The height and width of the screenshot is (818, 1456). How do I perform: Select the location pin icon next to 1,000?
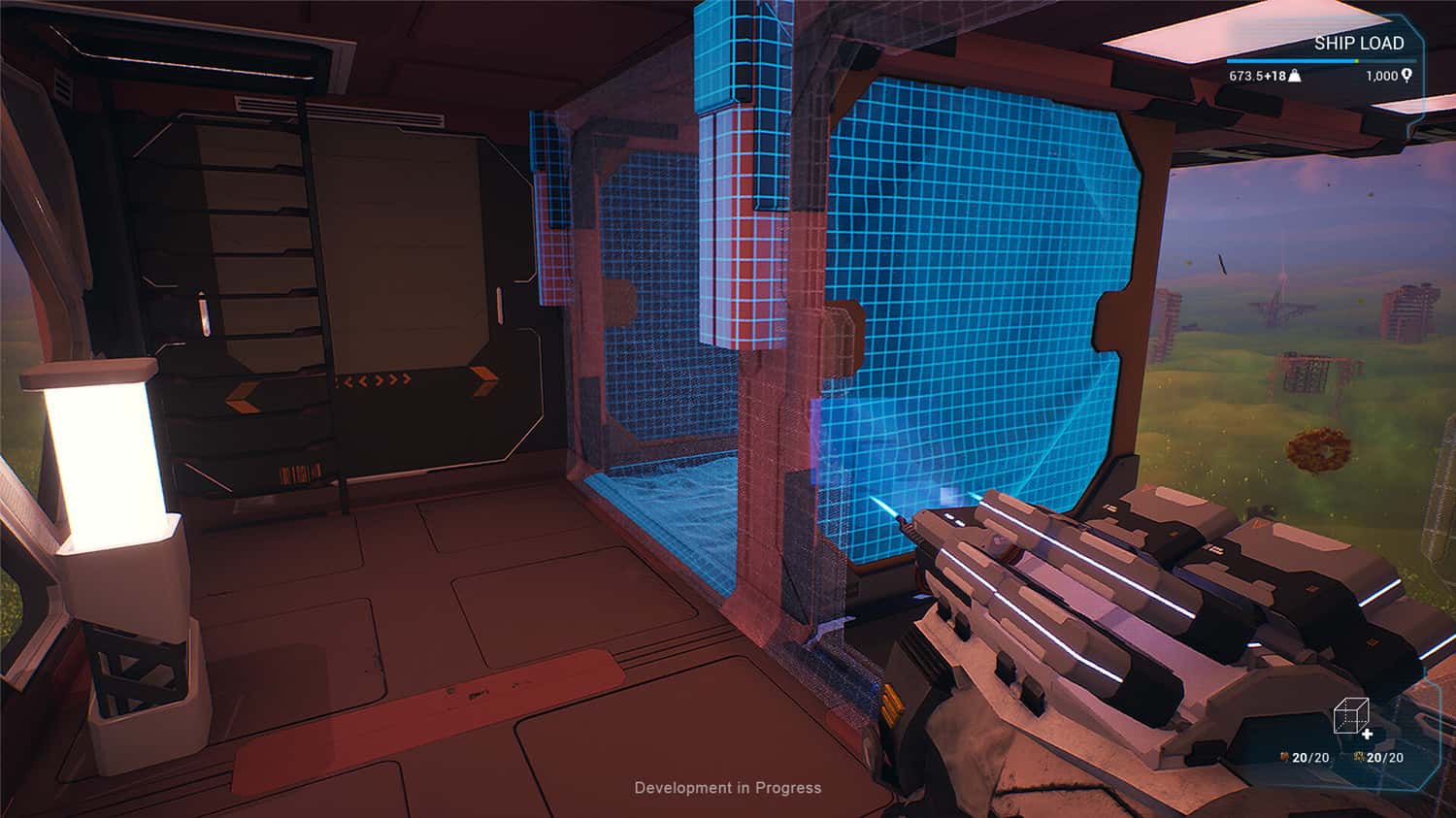point(1406,76)
